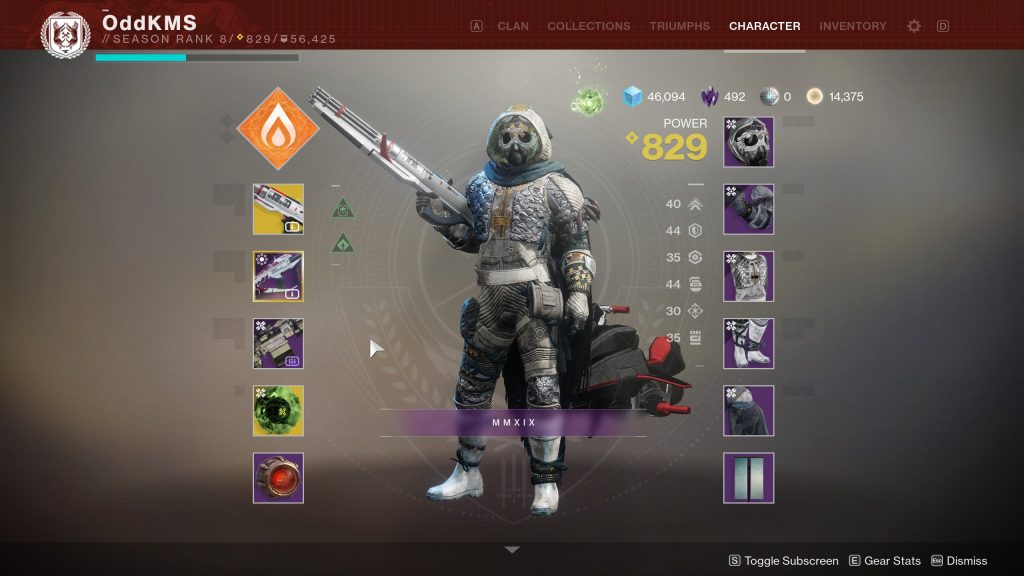Image resolution: width=1024 pixels, height=576 pixels.
Task: Open the Collections tab
Action: pyautogui.click(x=588, y=26)
